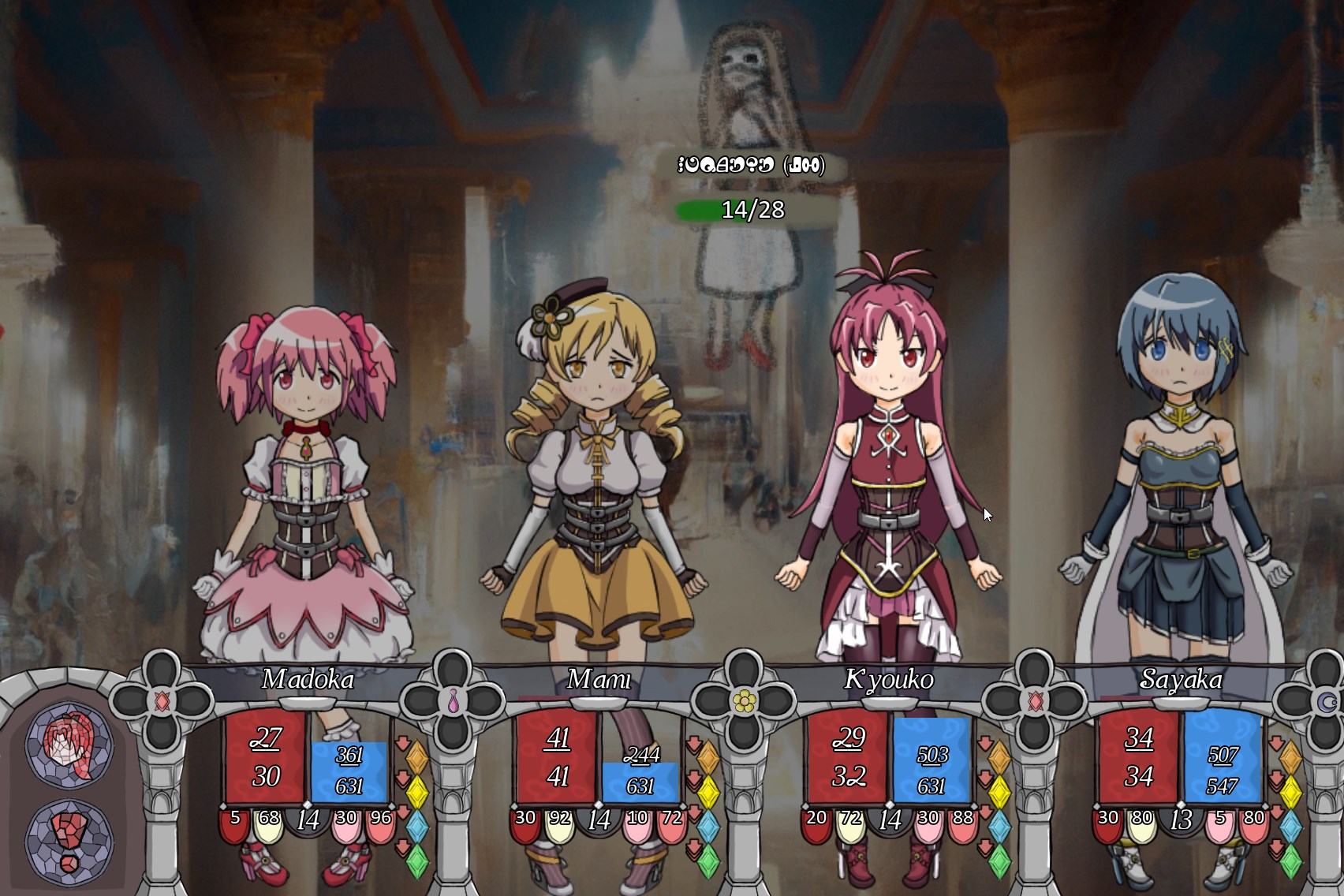
Task: Click the crescent moon soul gem emblem
Action: click(1325, 701)
